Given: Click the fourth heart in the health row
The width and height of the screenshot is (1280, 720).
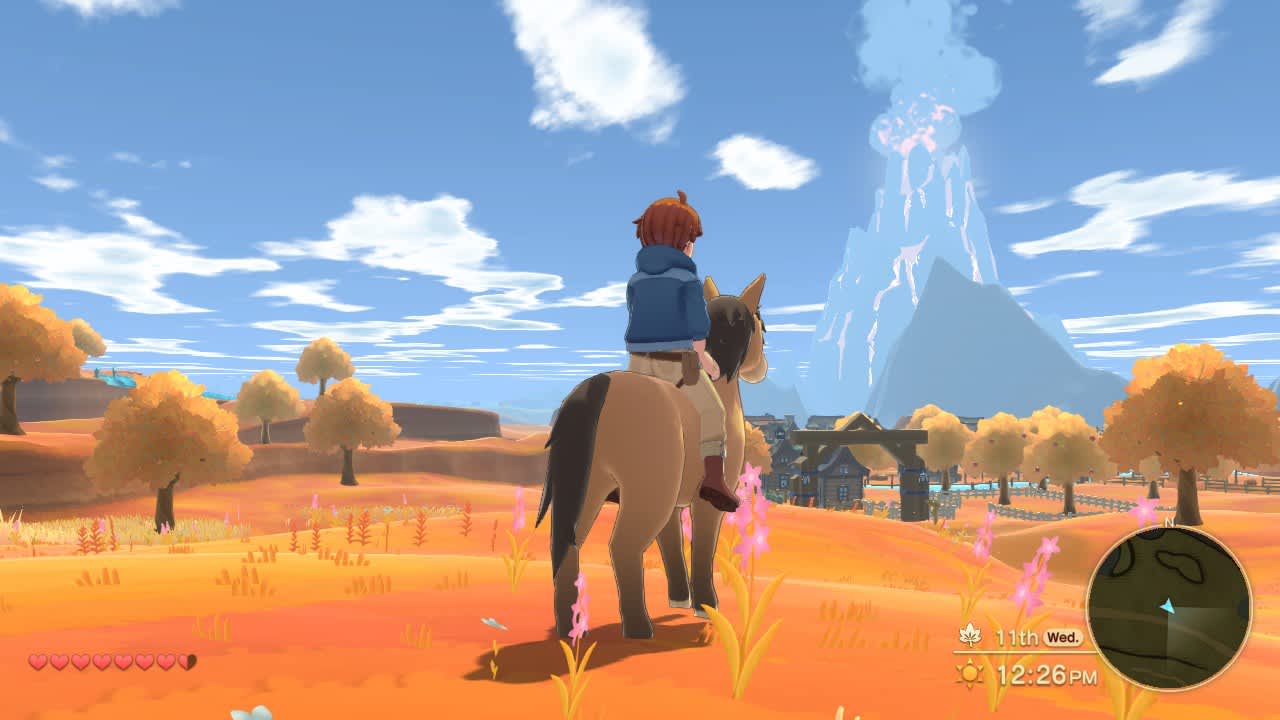Looking at the screenshot, I should click(100, 662).
